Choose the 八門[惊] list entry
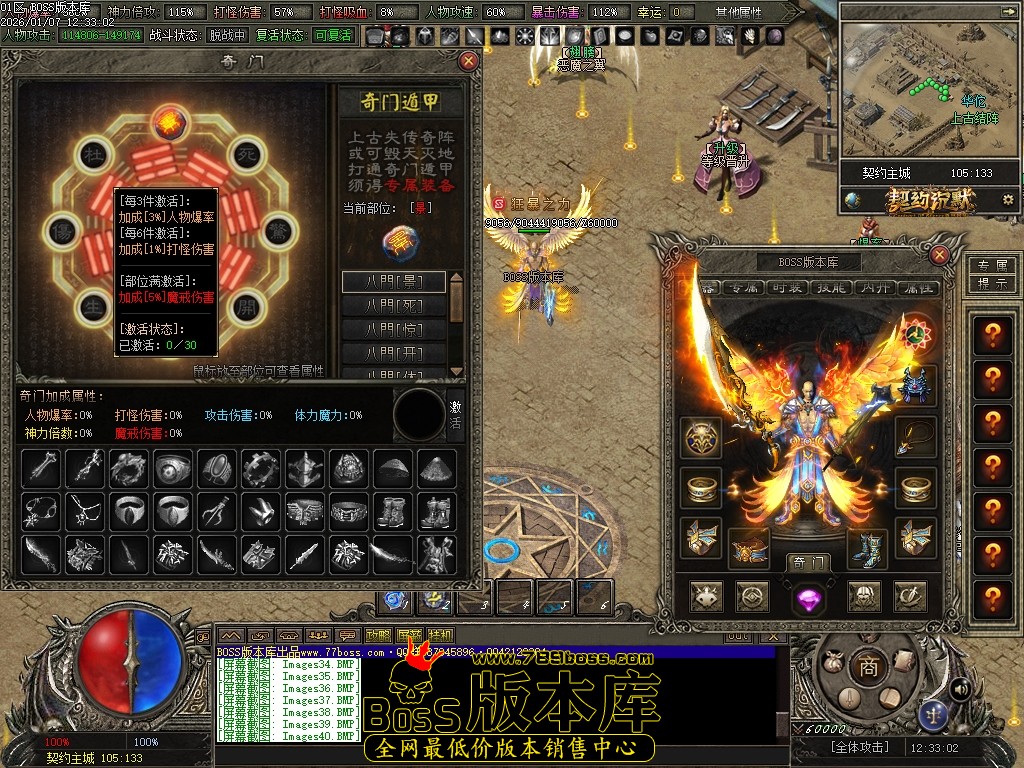 [x=394, y=329]
